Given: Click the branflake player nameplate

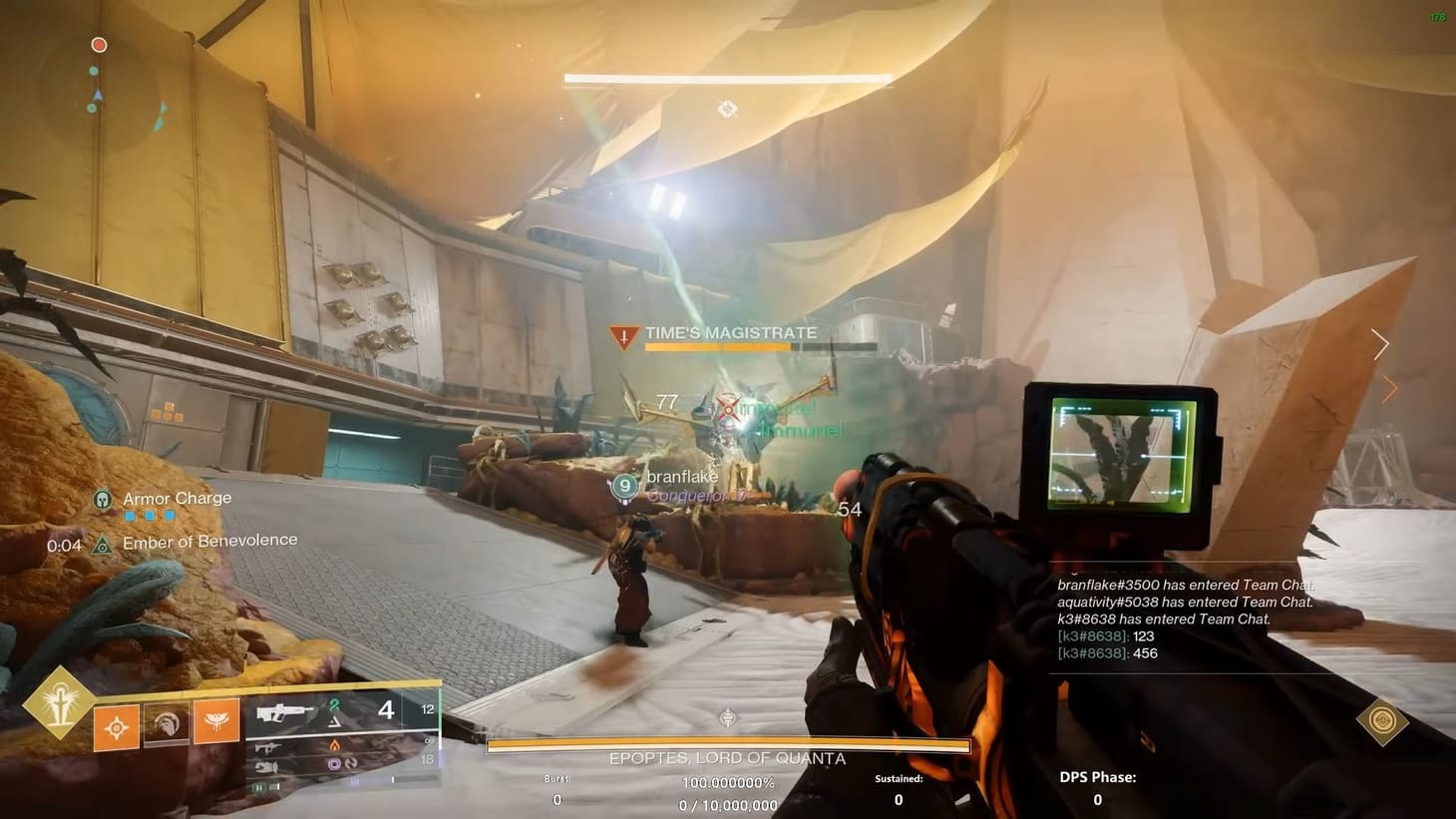Looking at the screenshot, I should 682,477.
